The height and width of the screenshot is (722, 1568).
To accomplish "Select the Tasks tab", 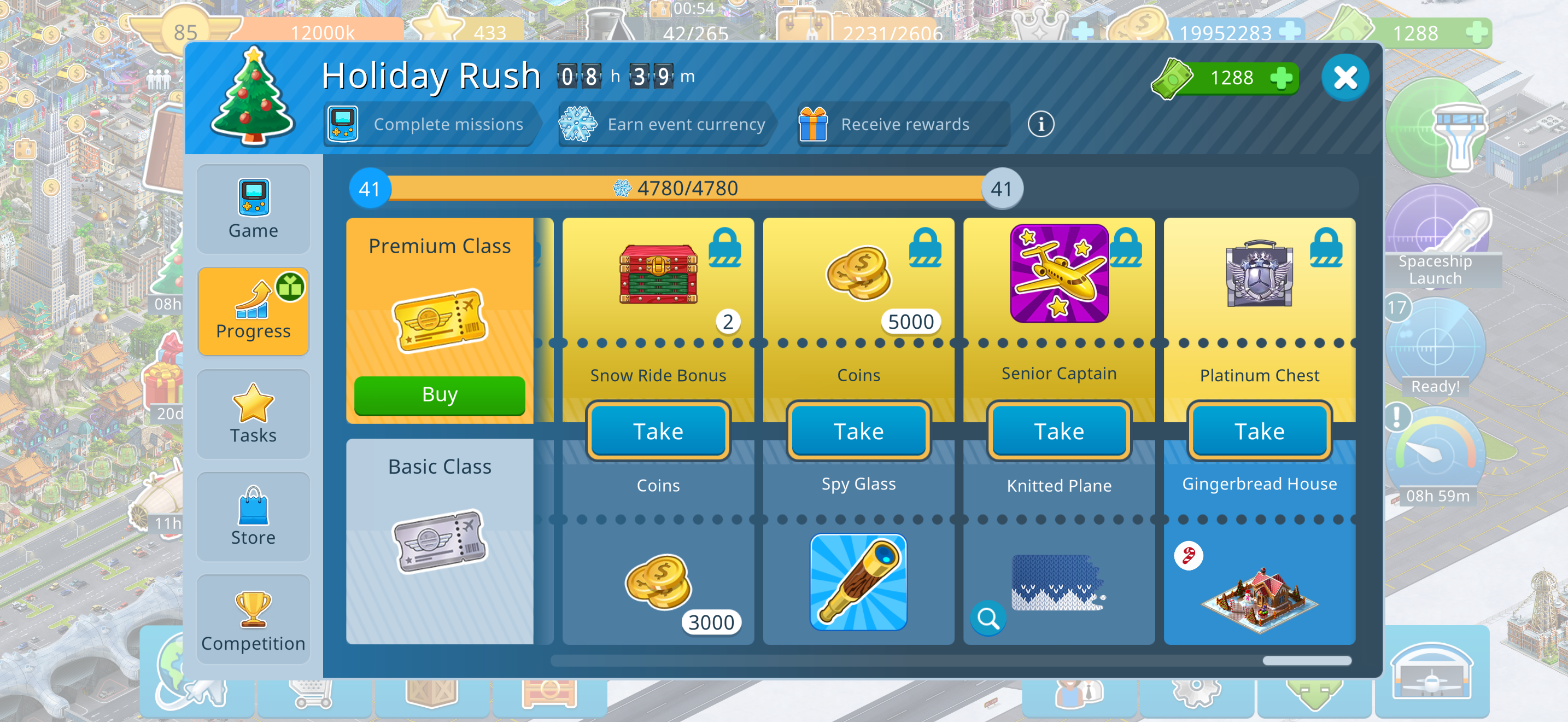I will 253,414.
